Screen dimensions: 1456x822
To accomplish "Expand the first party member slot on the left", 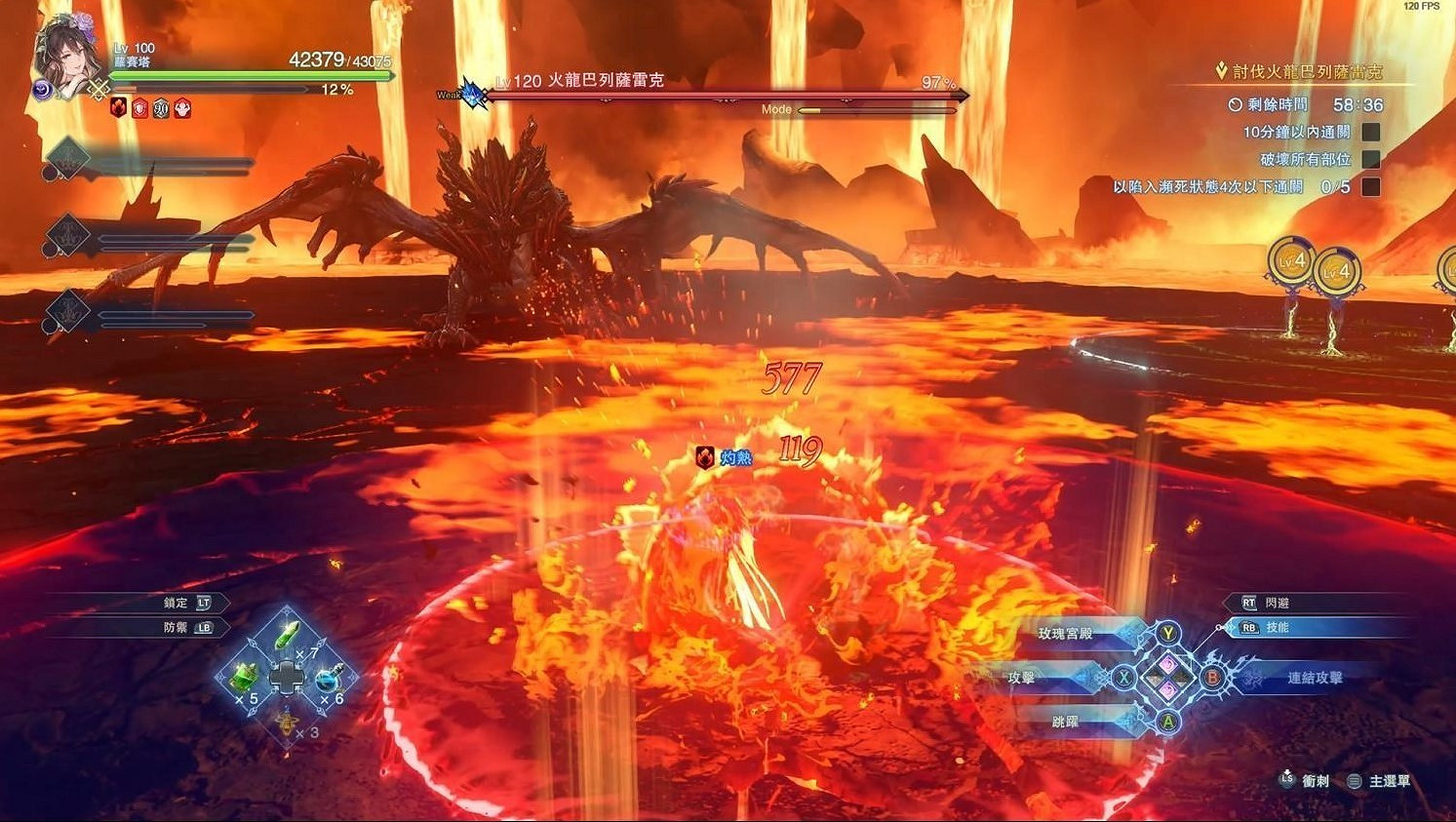I will pos(66,156).
